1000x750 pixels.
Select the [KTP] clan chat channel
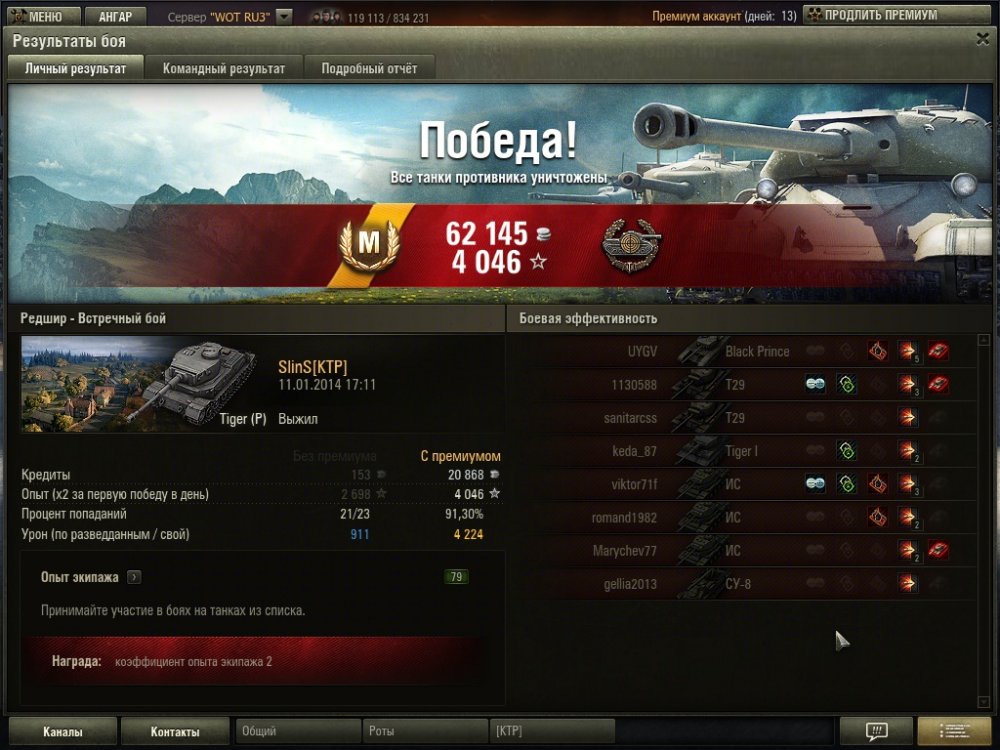coord(551,732)
